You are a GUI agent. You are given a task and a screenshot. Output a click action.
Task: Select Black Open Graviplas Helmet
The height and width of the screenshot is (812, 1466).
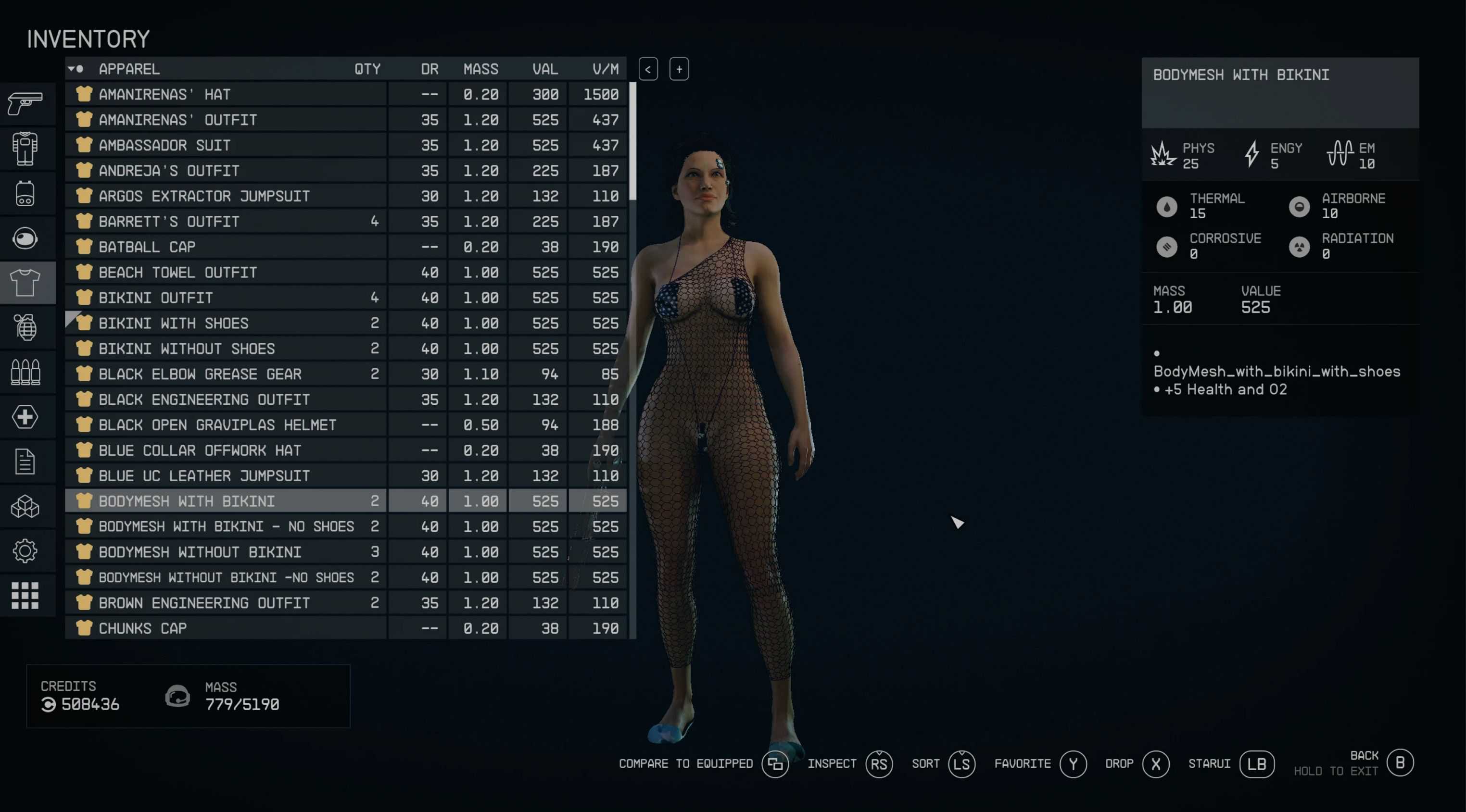[227, 425]
